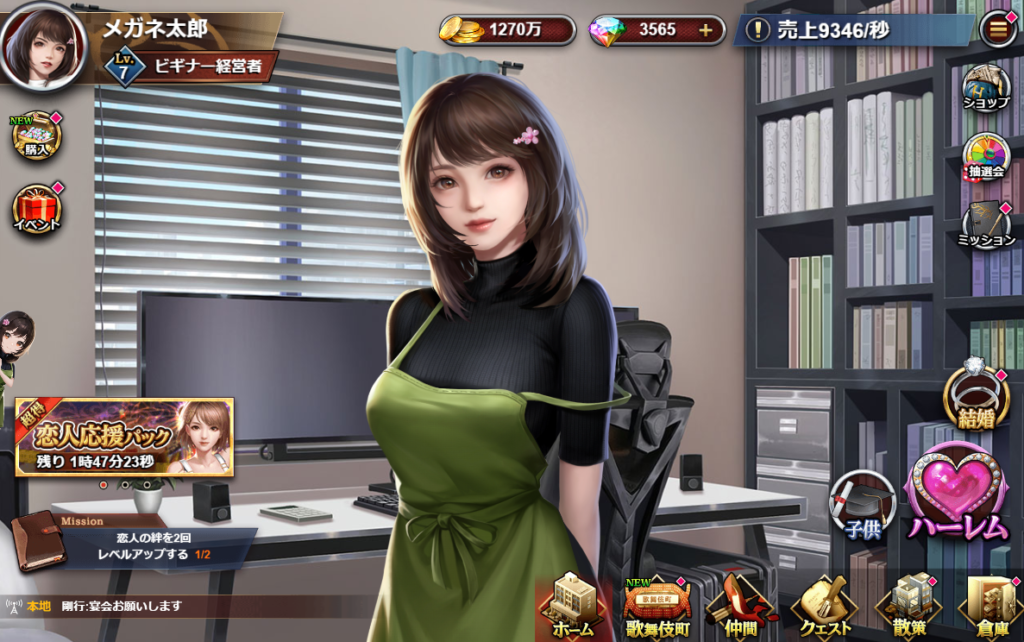Go to 歌舞伎町 in the bottom bar
This screenshot has width=1024, height=642.
(656, 606)
